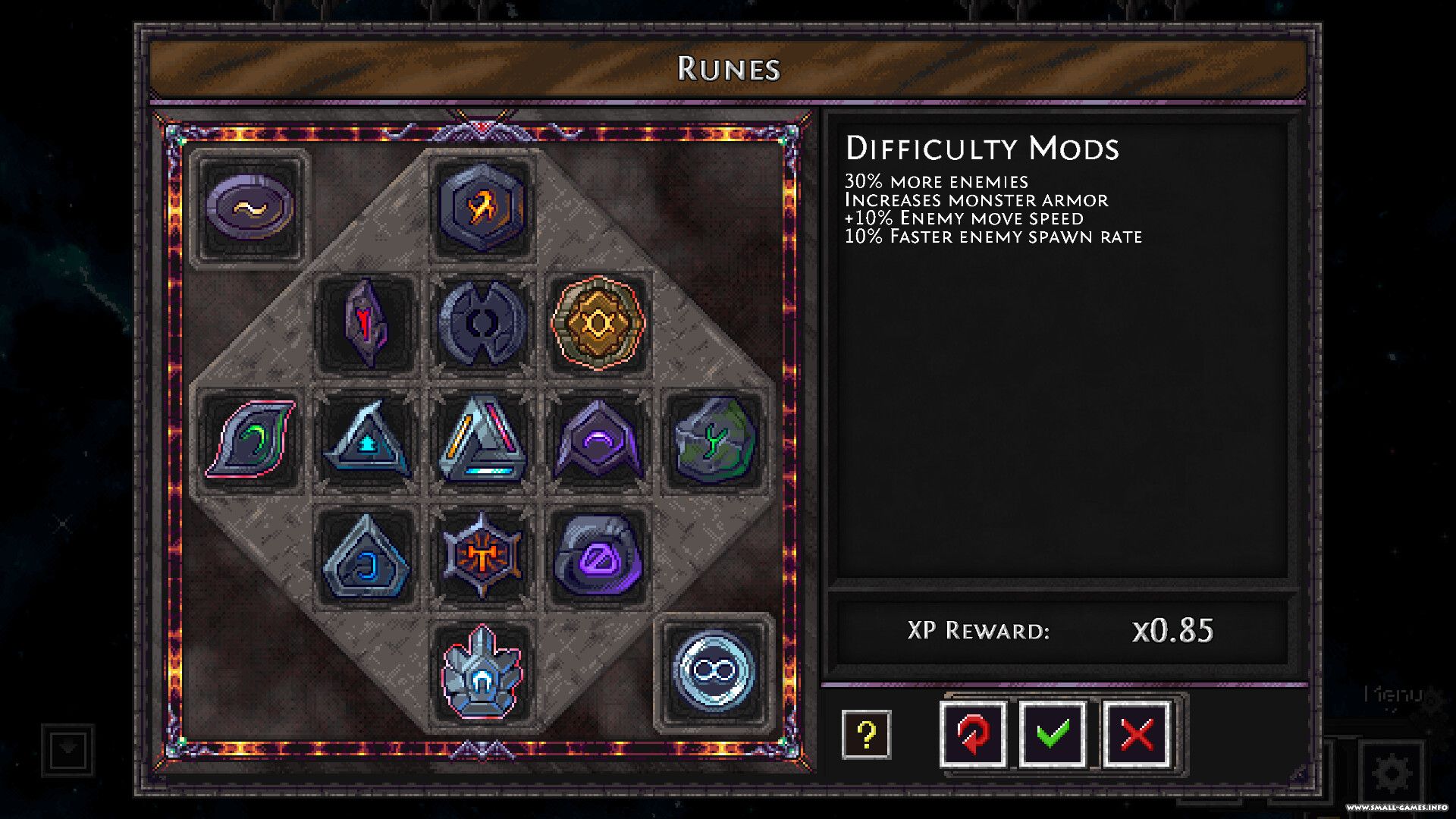
Task: Activate the golden octagonal rune
Action: point(598,323)
